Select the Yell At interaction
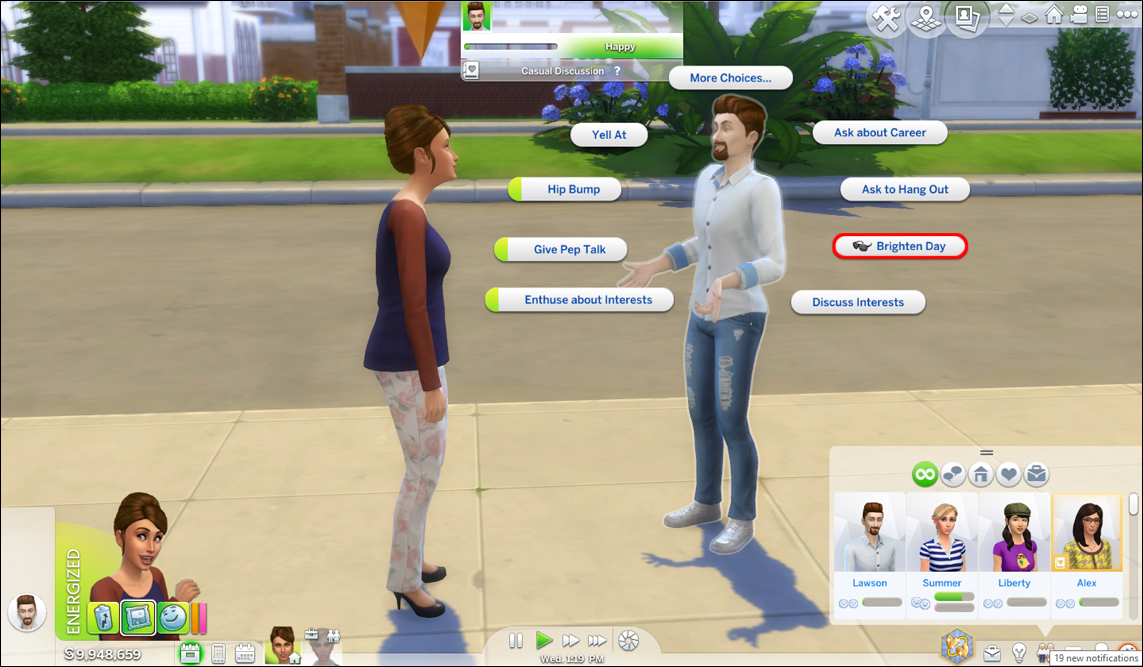 [x=608, y=134]
